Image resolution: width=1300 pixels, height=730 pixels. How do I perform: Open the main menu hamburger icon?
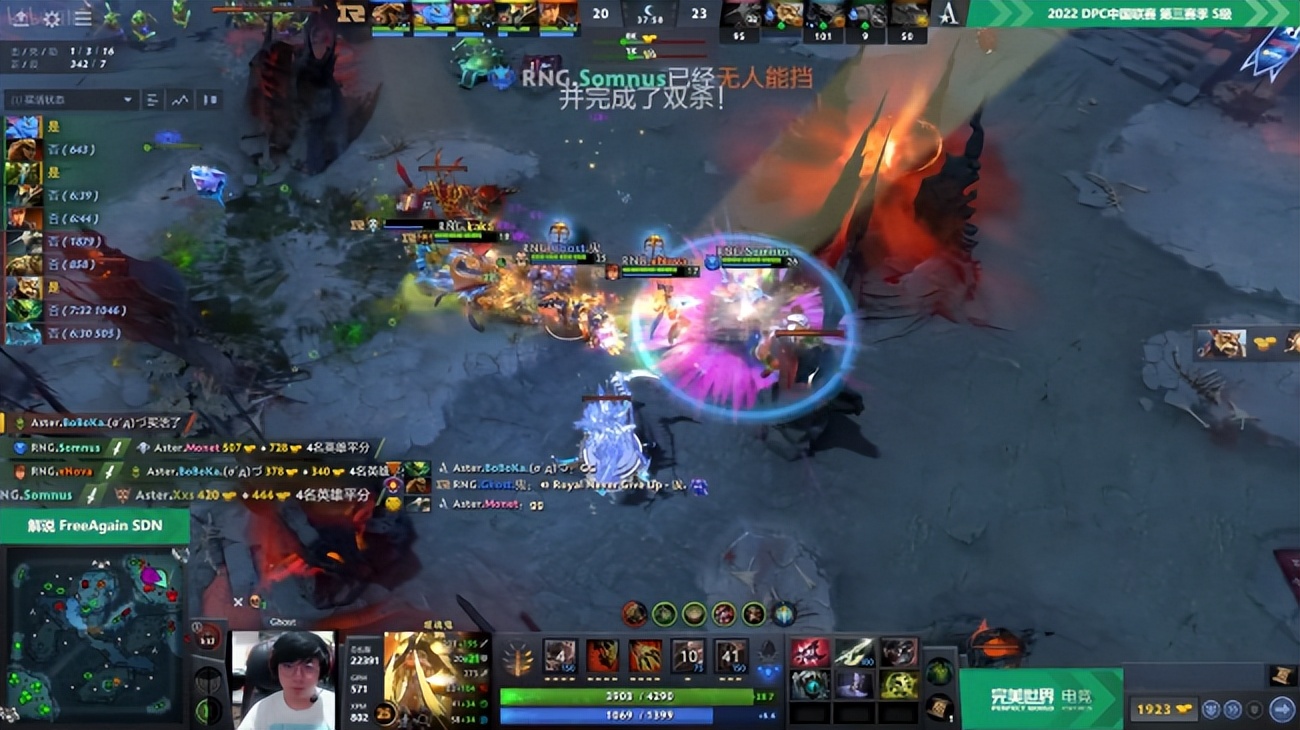[x=83, y=18]
